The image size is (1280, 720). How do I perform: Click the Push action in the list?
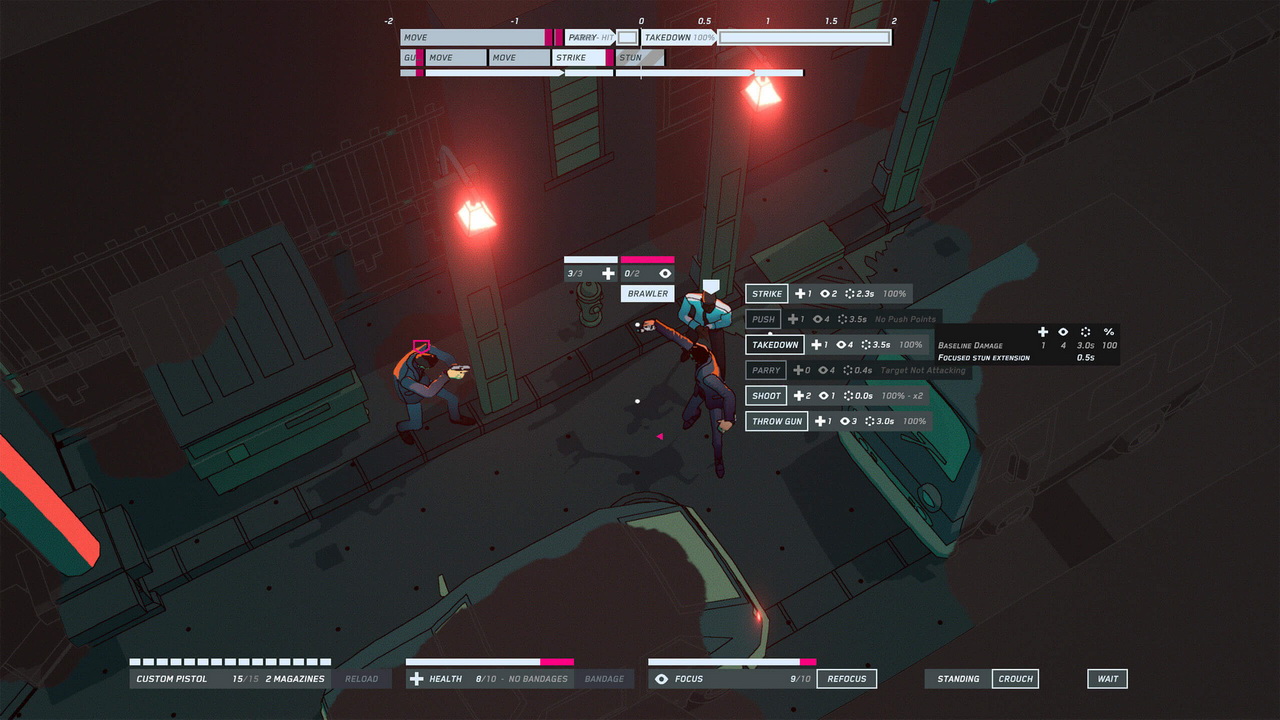pyautogui.click(x=763, y=319)
